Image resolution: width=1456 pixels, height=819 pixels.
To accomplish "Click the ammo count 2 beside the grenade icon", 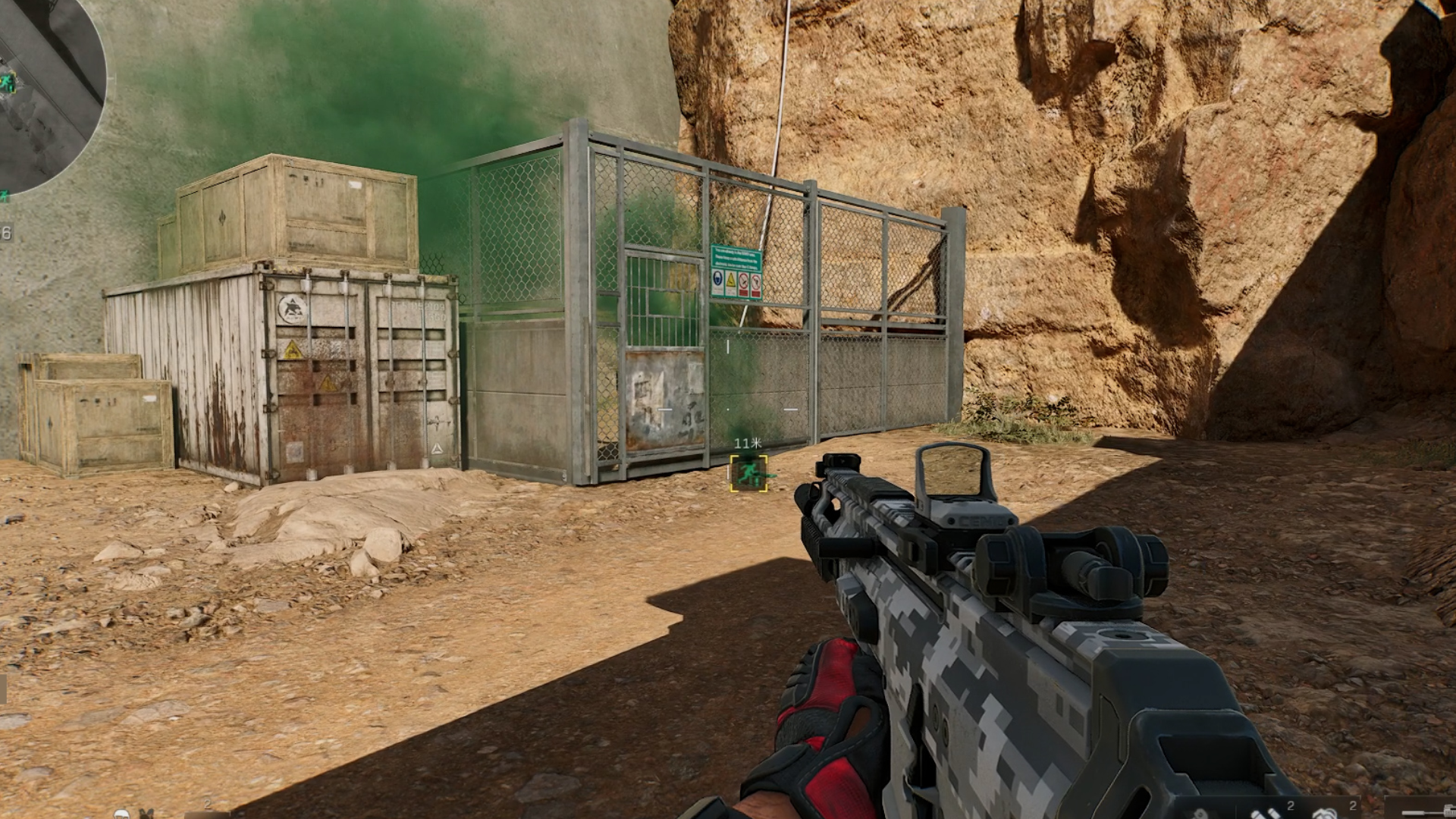I will pos(1355,805).
